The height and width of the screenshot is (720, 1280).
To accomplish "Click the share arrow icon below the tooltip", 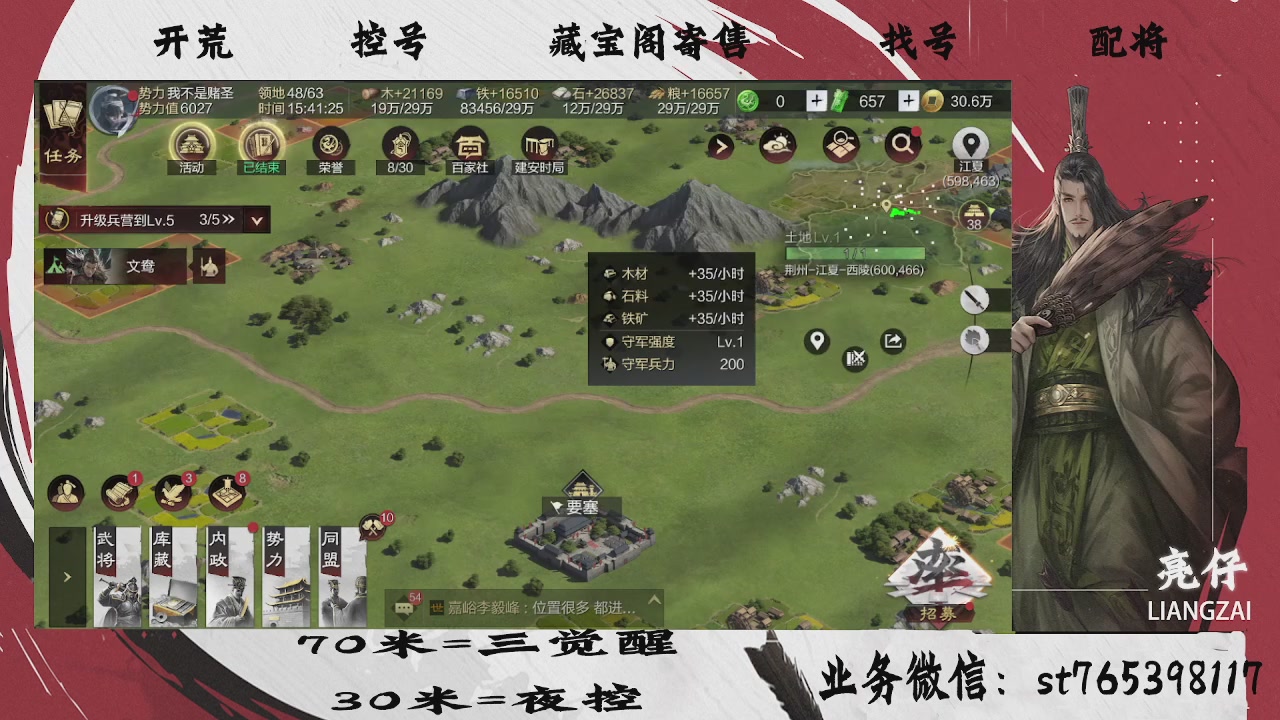I will (x=891, y=340).
